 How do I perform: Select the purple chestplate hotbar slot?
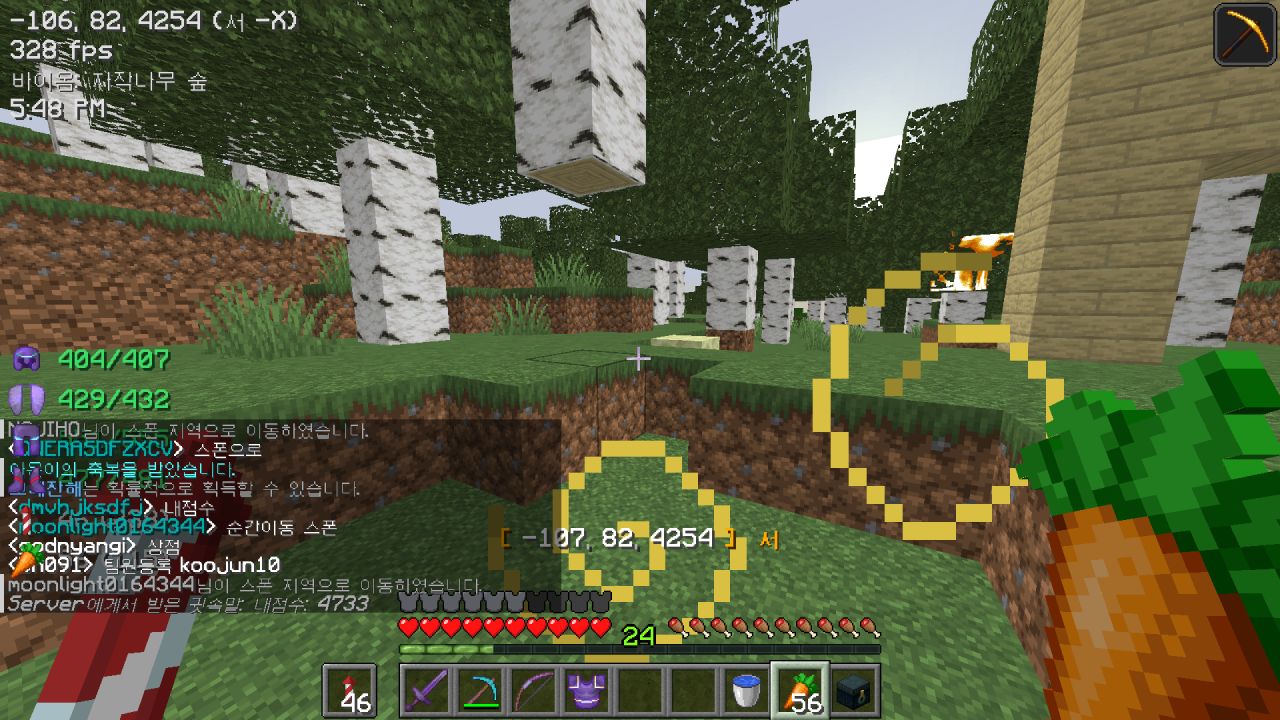click(586, 691)
